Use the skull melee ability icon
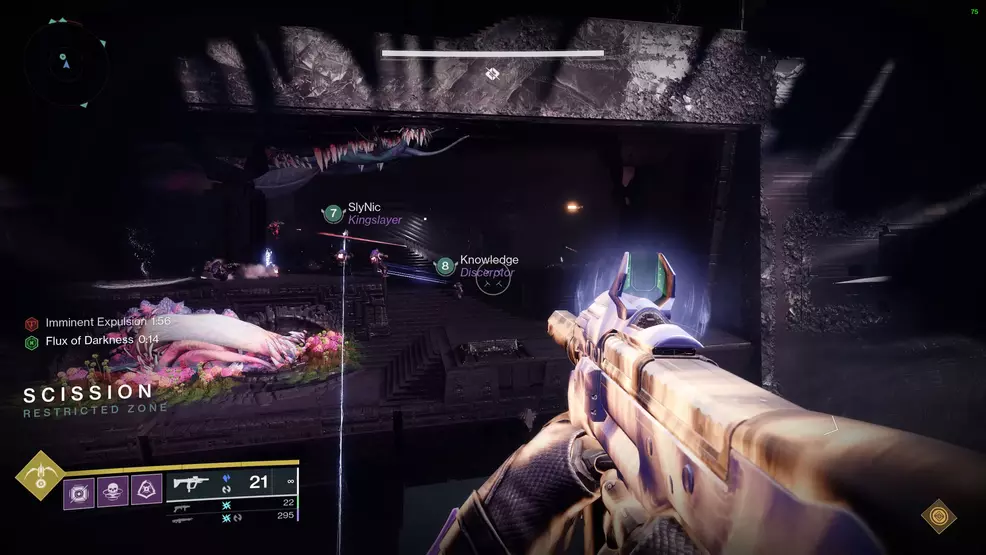The width and height of the screenshot is (986, 555). tap(113, 490)
